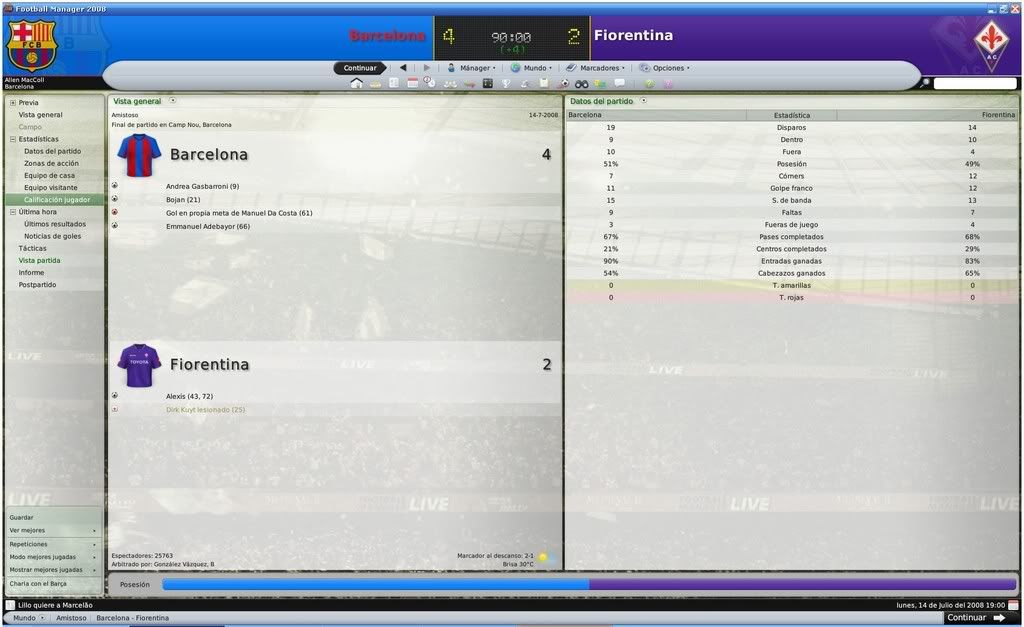Screen dimensions: 1024x627
Task: Click the Continuar button in the top toolbar
Action: pos(360,68)
